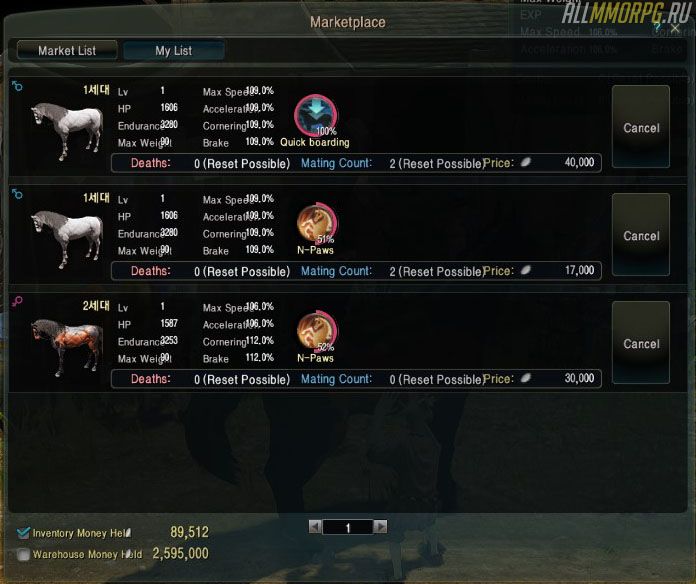Go to the next page arrow

[380, 527]
